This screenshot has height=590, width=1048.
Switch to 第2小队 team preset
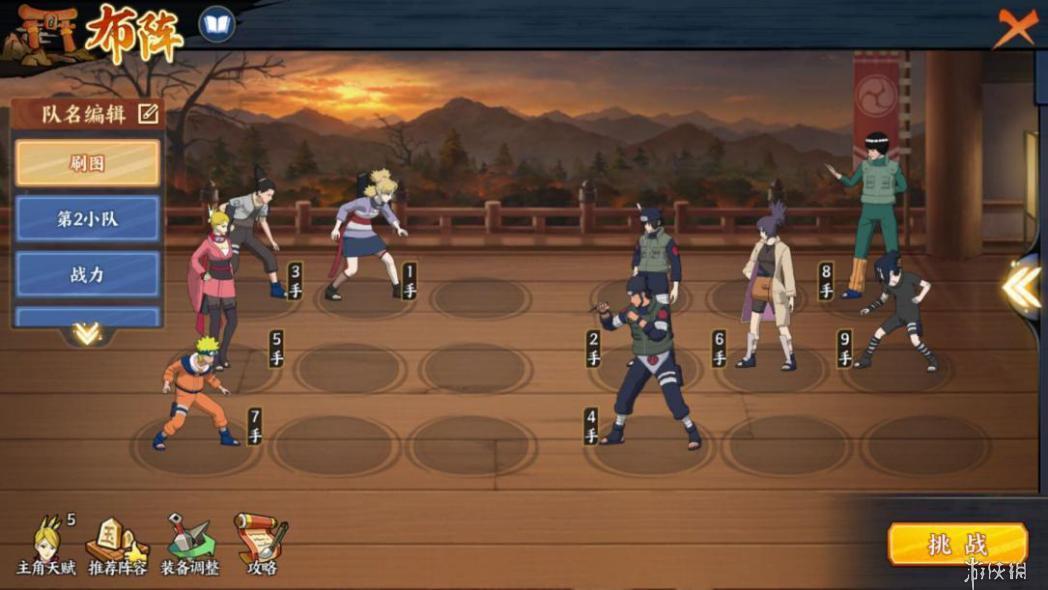click(x=88, y=219)
